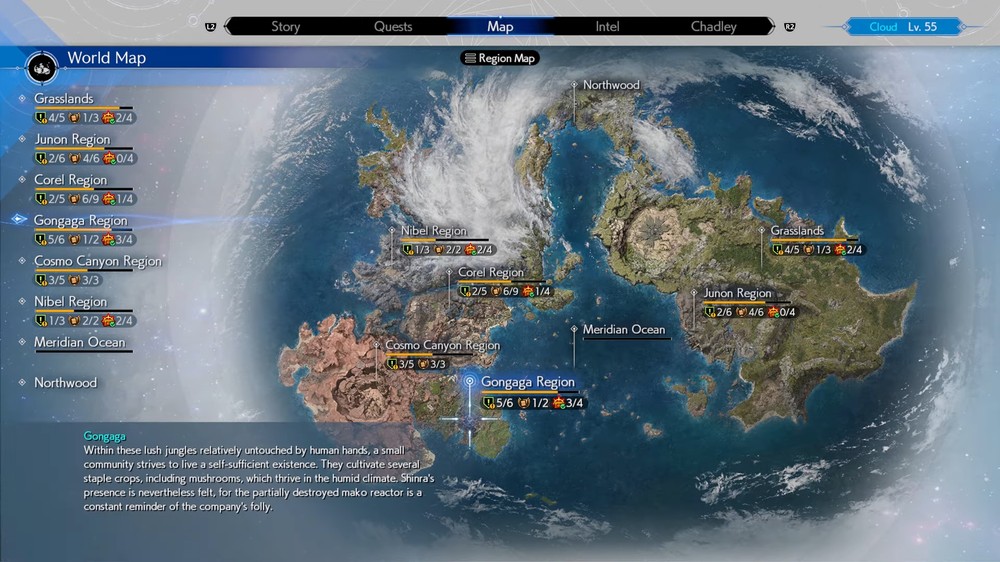1000x562 pixels.
Task: Select Cosmo Canyon Region from the sidebar
Action: pyautogui.click(x=97, y=261)
